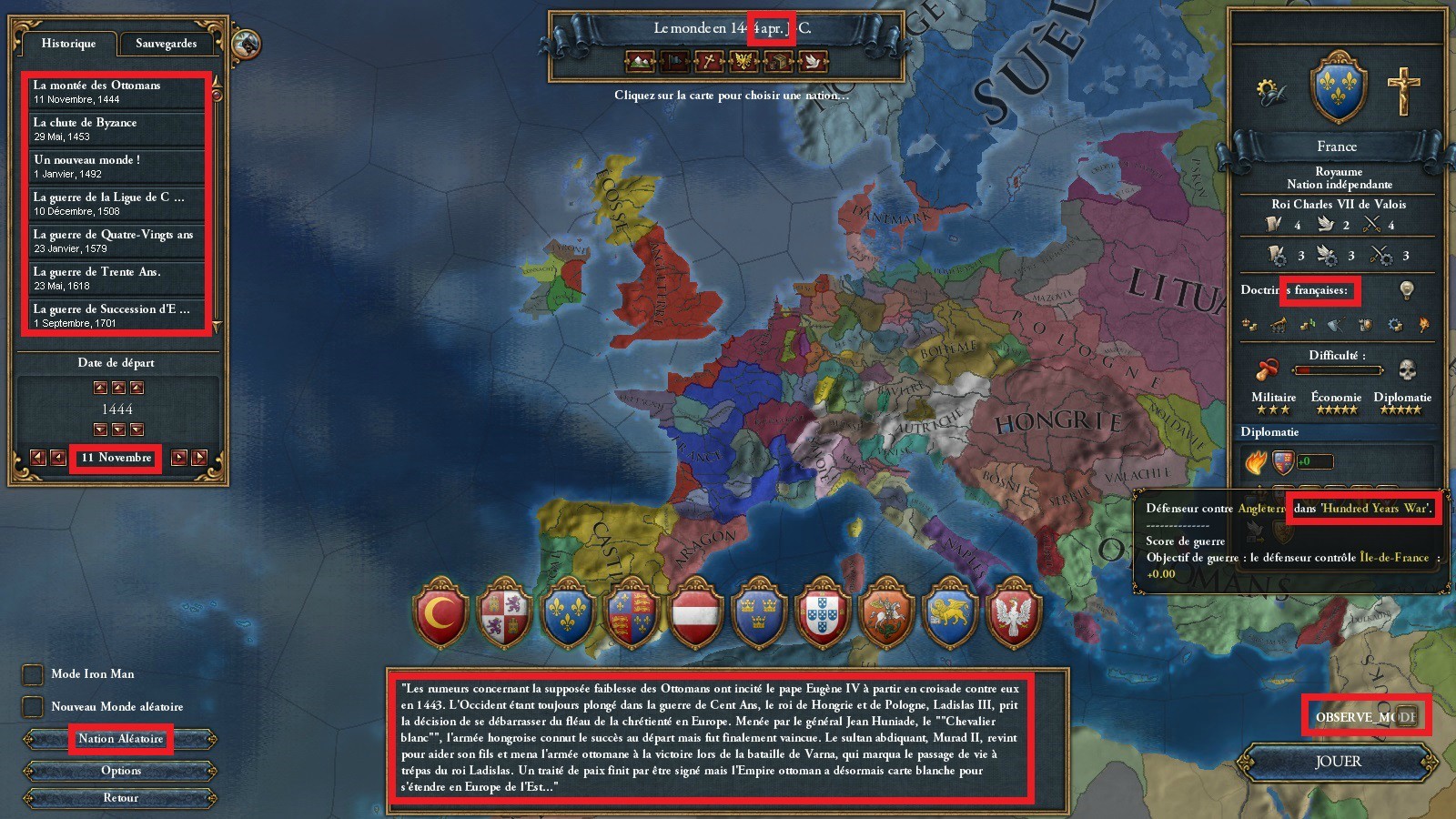Step the start year down
This screenshot has width=1456, height=819.
click(x=118, y=430)
